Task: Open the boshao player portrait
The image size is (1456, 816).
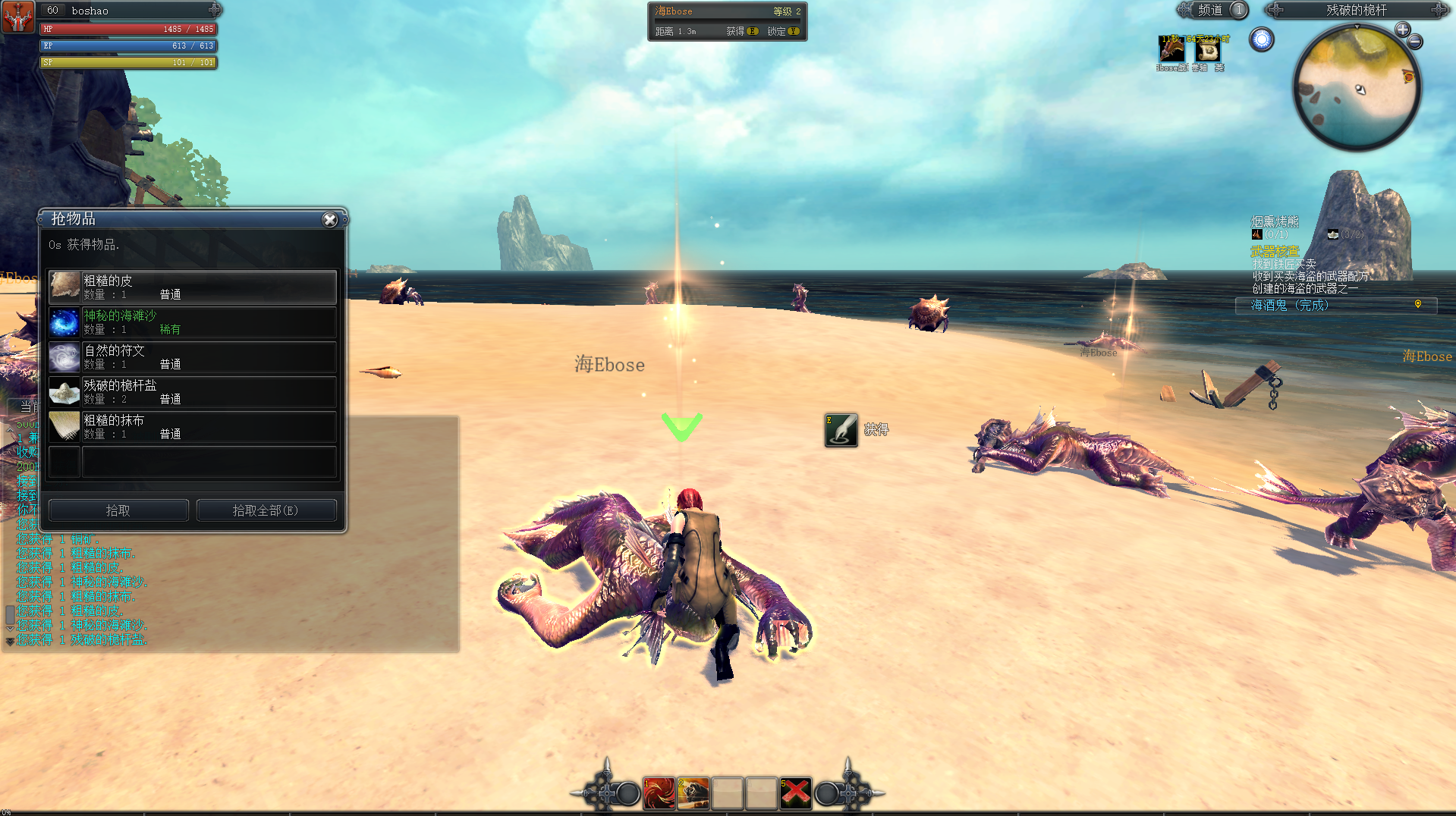Action: click(17, 17)
